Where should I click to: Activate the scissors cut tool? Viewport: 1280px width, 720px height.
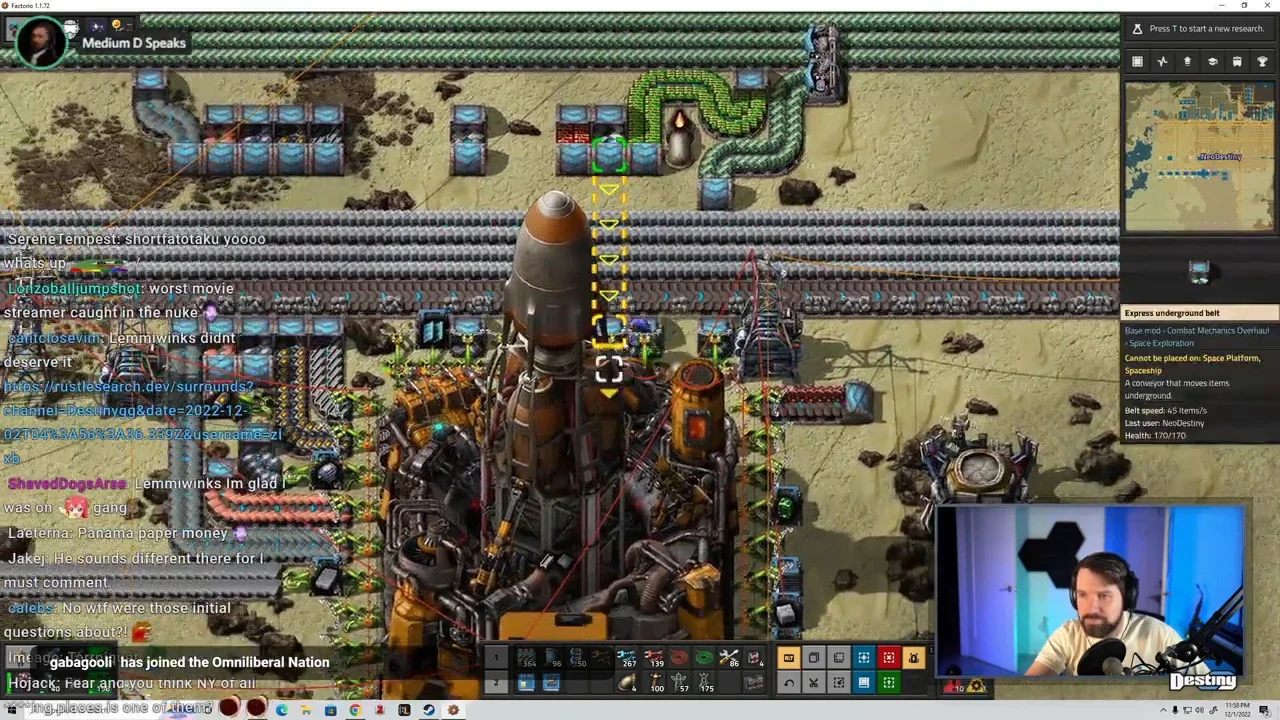813,683
